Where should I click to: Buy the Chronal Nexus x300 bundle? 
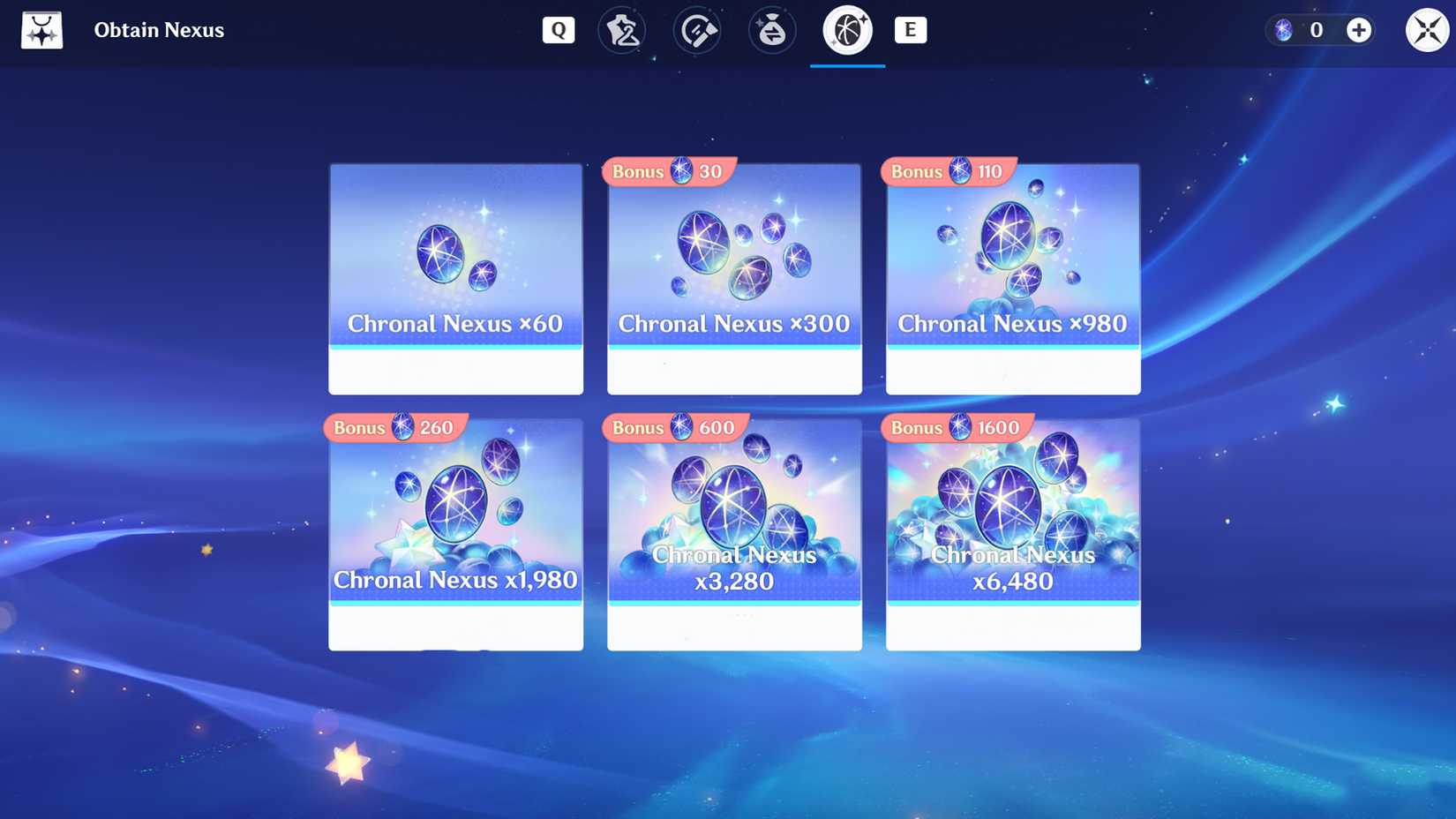coord(733,278)
